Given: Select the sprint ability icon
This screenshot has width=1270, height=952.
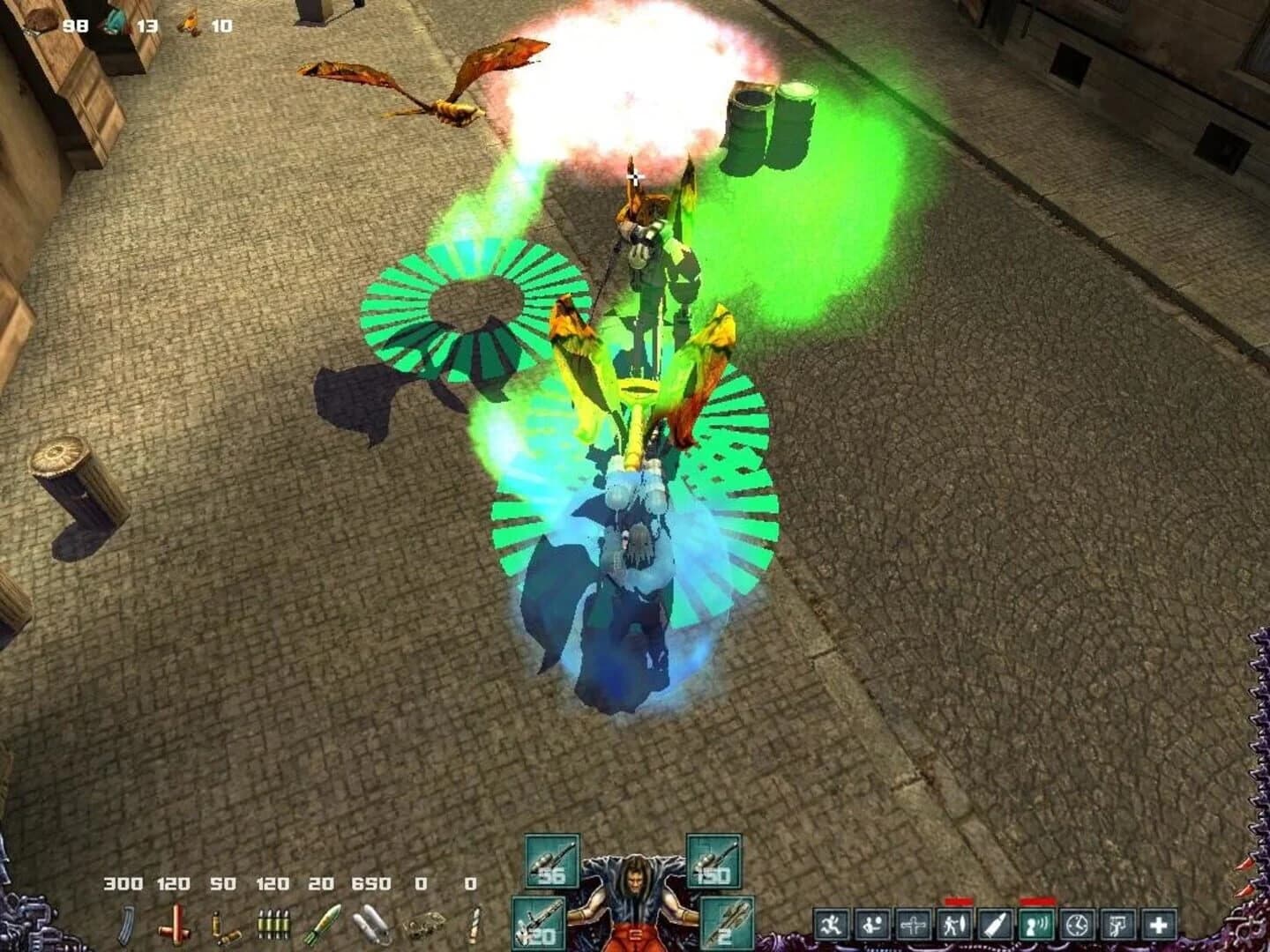Looking at the screenshot, I should point(832,923).
